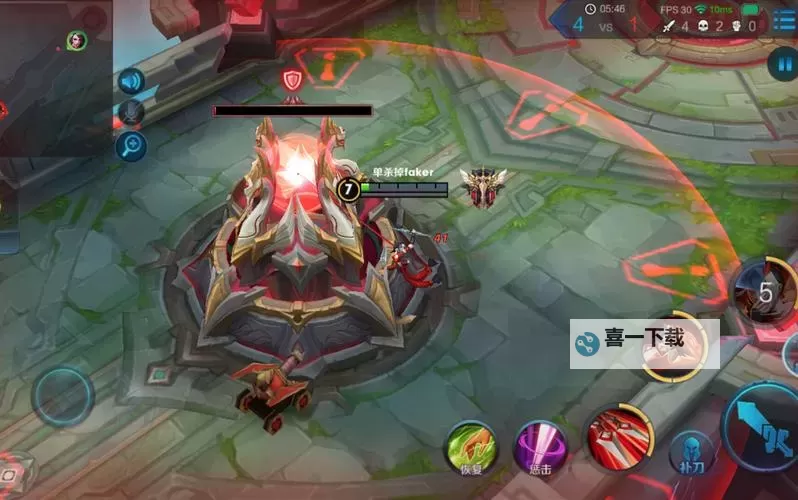Use the virtual movement joystick
Viewport: 798px width, 500px height.
[x=63, y=396]
